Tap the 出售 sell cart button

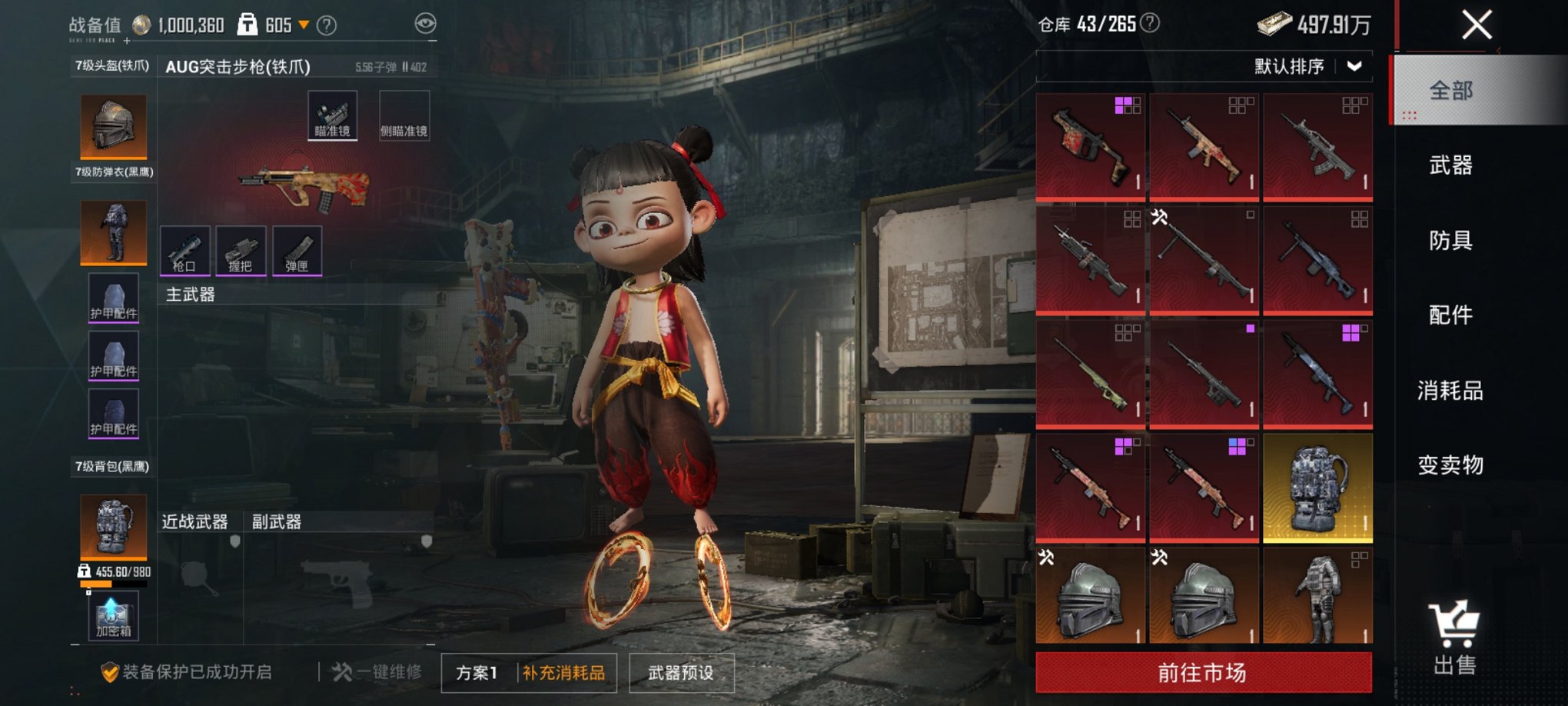[x=1453, y=638]
